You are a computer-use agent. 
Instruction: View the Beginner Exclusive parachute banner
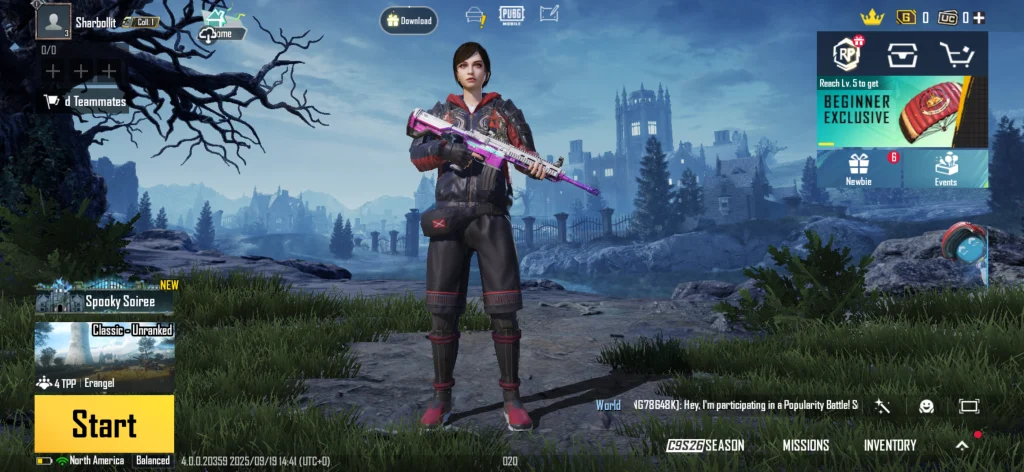[x=902, y=112]
